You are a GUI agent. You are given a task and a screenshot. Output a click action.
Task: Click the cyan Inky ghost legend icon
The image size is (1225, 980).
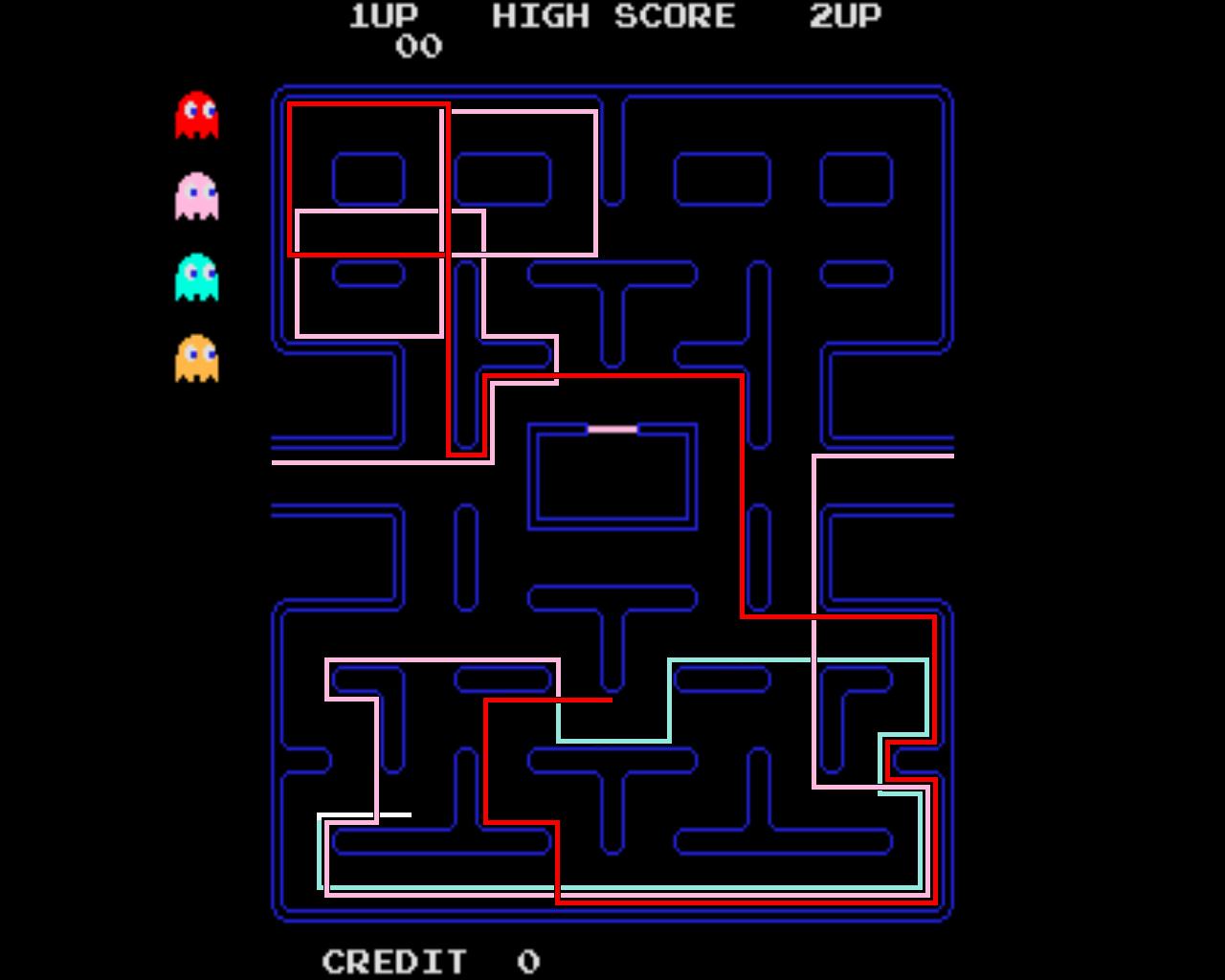pyautogui.click(x=196, y=278)
